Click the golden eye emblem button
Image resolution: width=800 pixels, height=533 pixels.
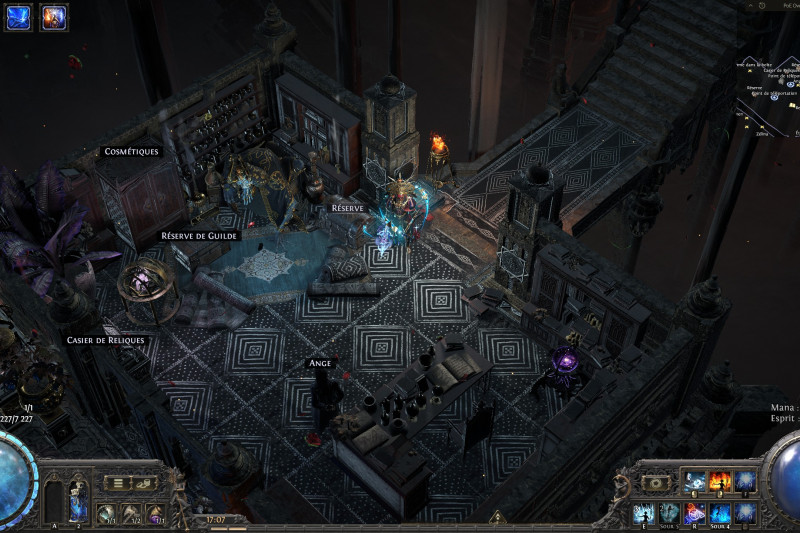[656, 482]
